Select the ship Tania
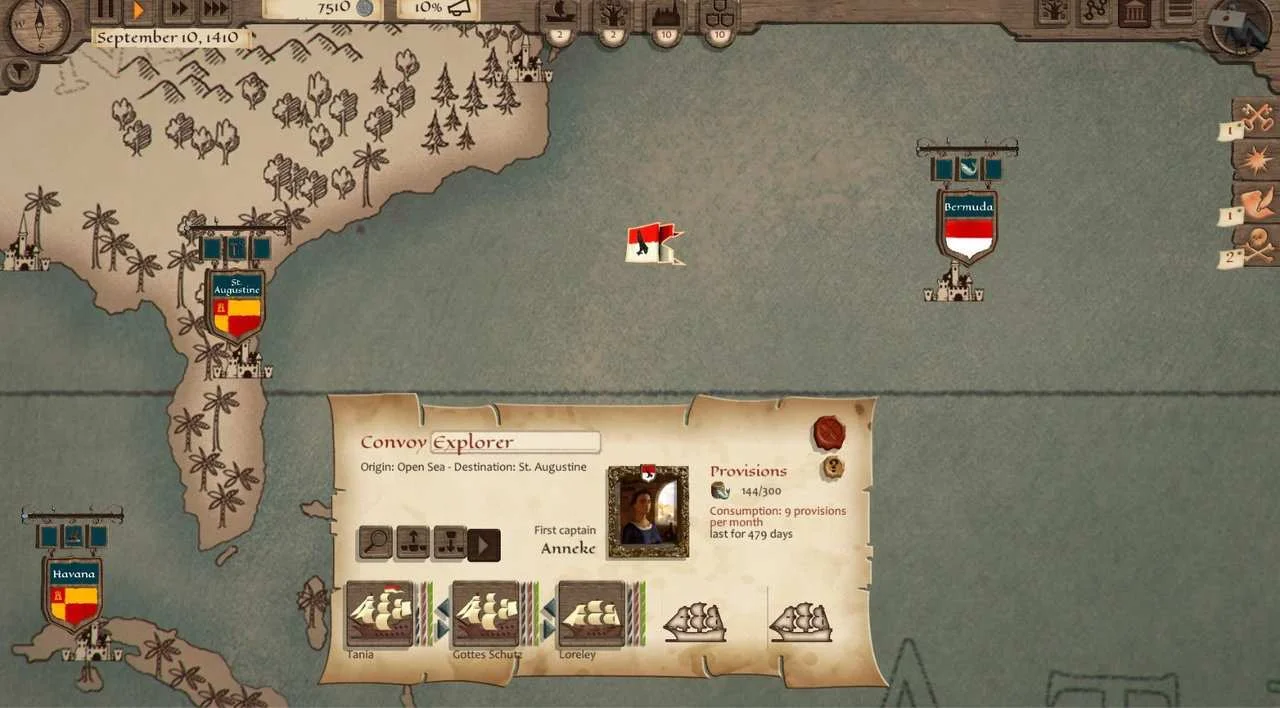The image size is (1280, 708). click(379, 614)
